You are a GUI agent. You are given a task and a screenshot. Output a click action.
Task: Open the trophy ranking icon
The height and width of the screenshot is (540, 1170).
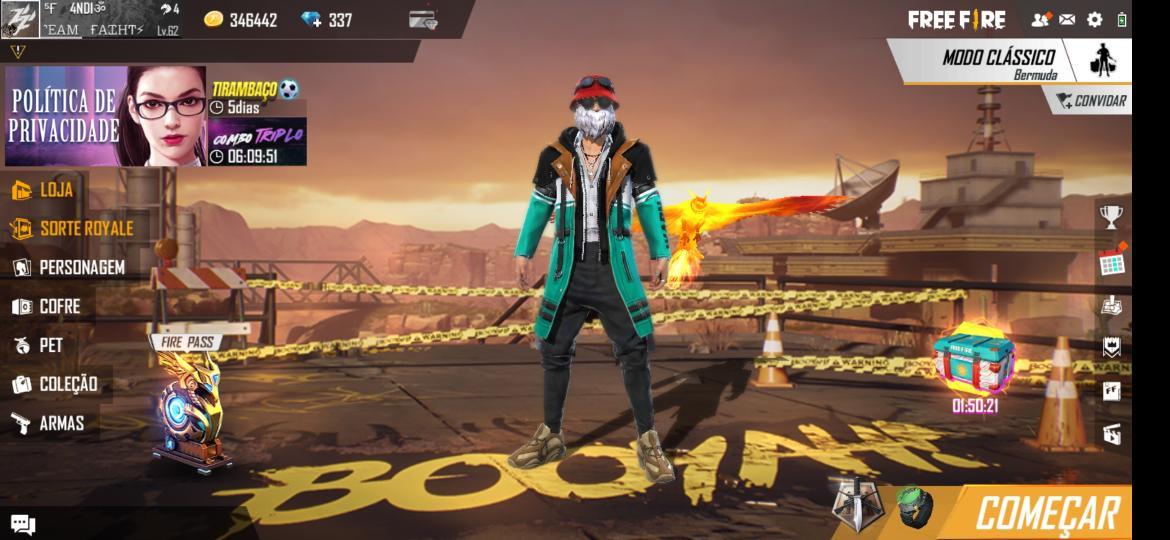coord(1111,216)
